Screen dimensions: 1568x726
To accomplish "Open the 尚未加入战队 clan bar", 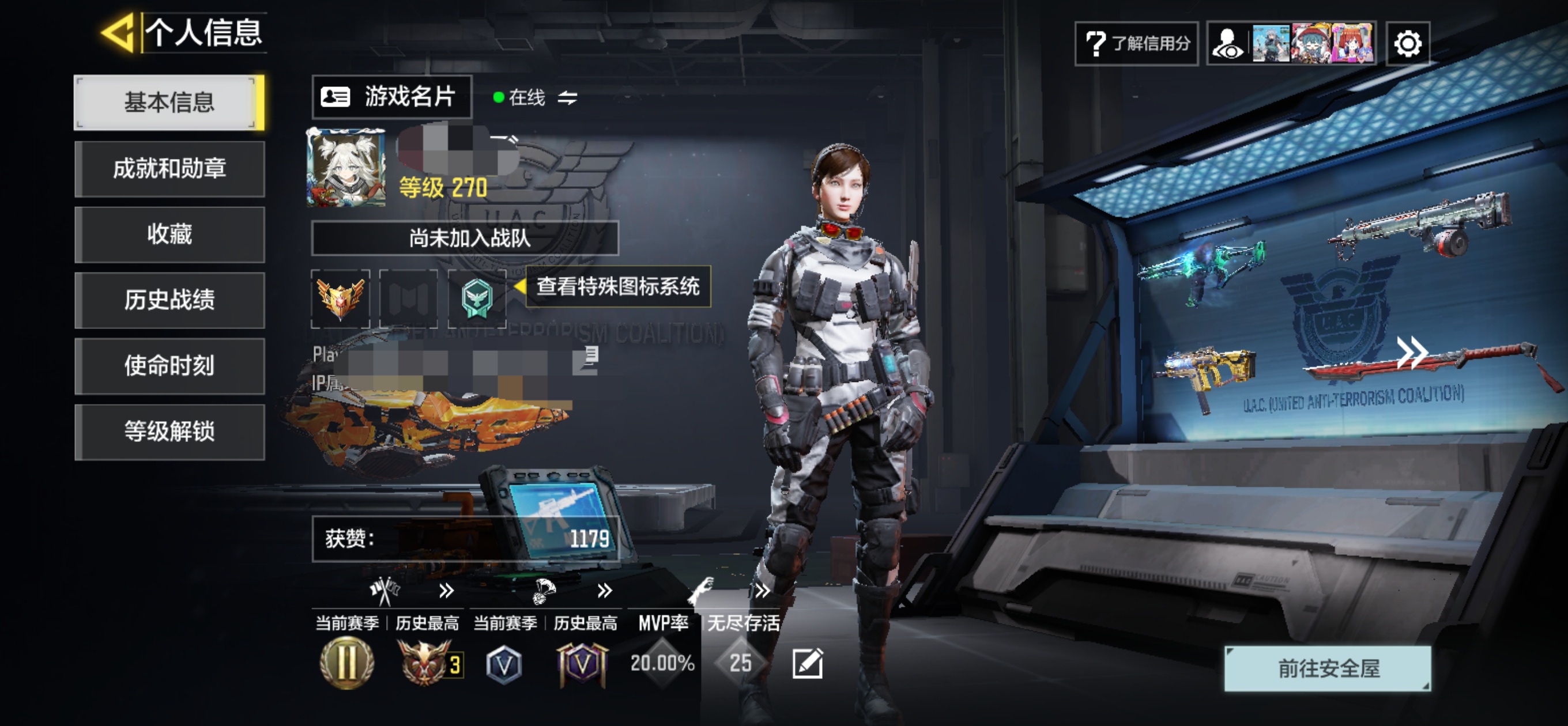I will coord(465,238).
